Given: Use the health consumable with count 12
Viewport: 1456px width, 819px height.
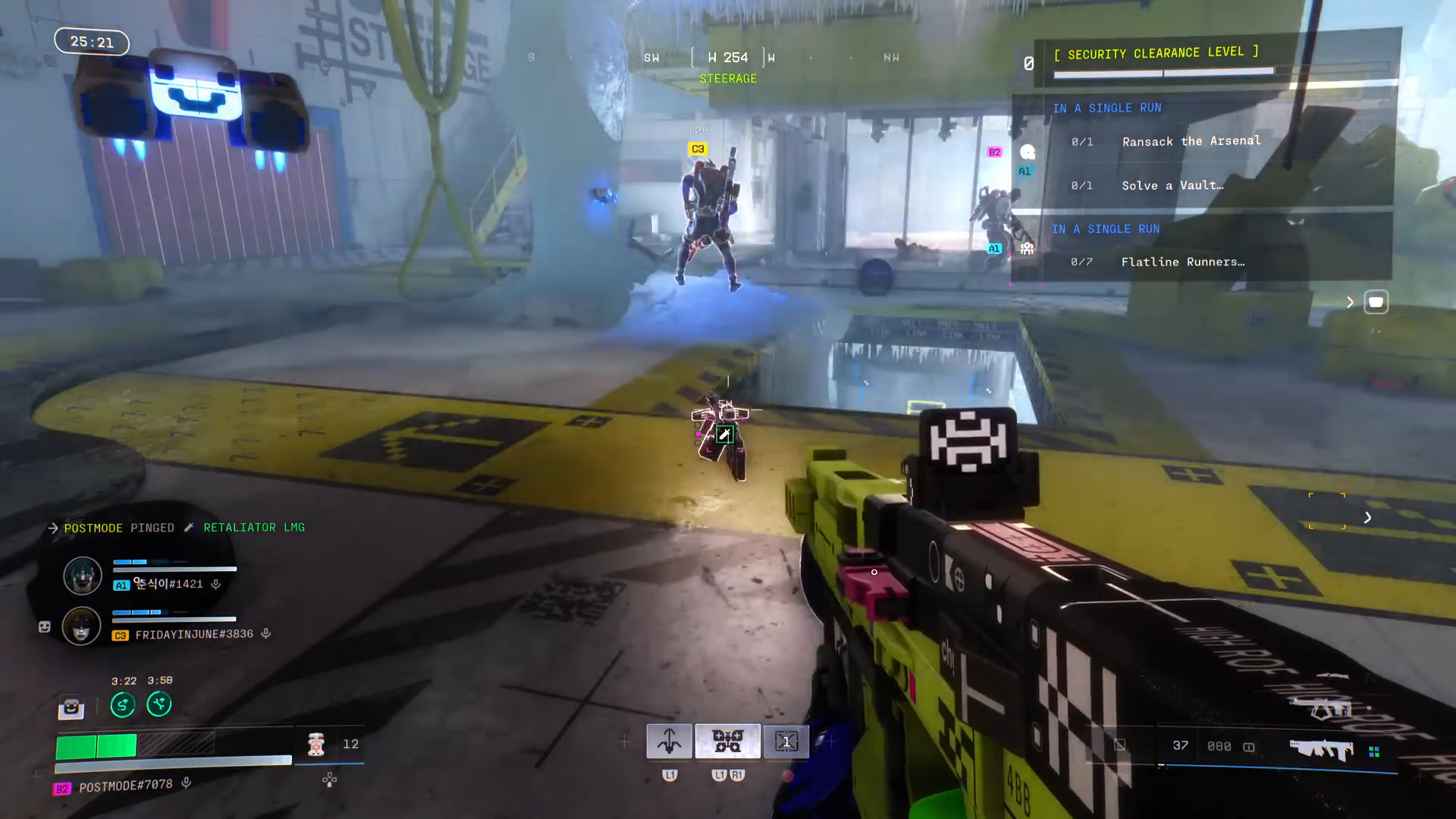Looking at the screenshot, I should (x=316, y=744).
